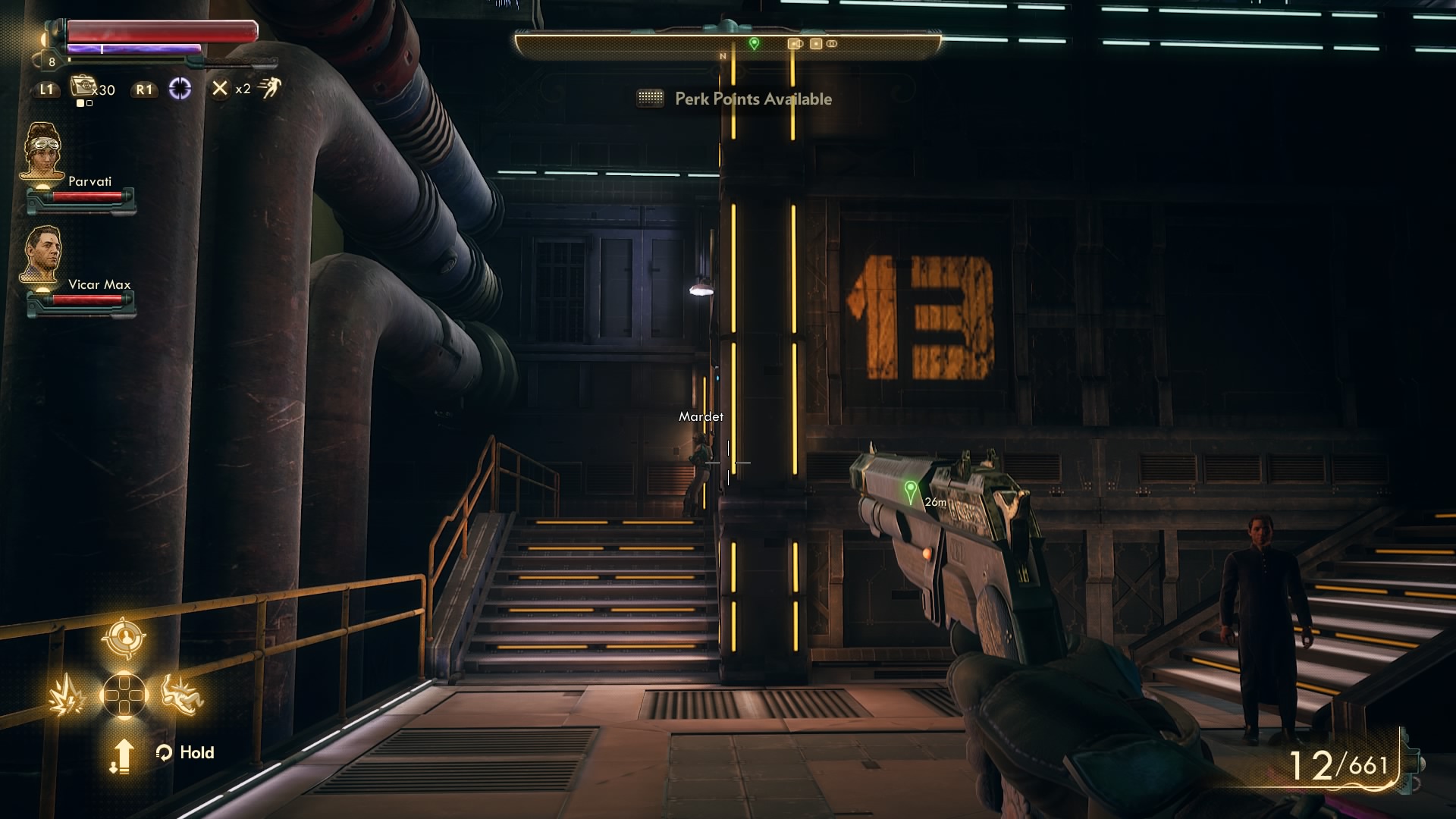Click the perk grid icon beside Perk Points Available
The image size is (1456, 819).
coord(650,99)
